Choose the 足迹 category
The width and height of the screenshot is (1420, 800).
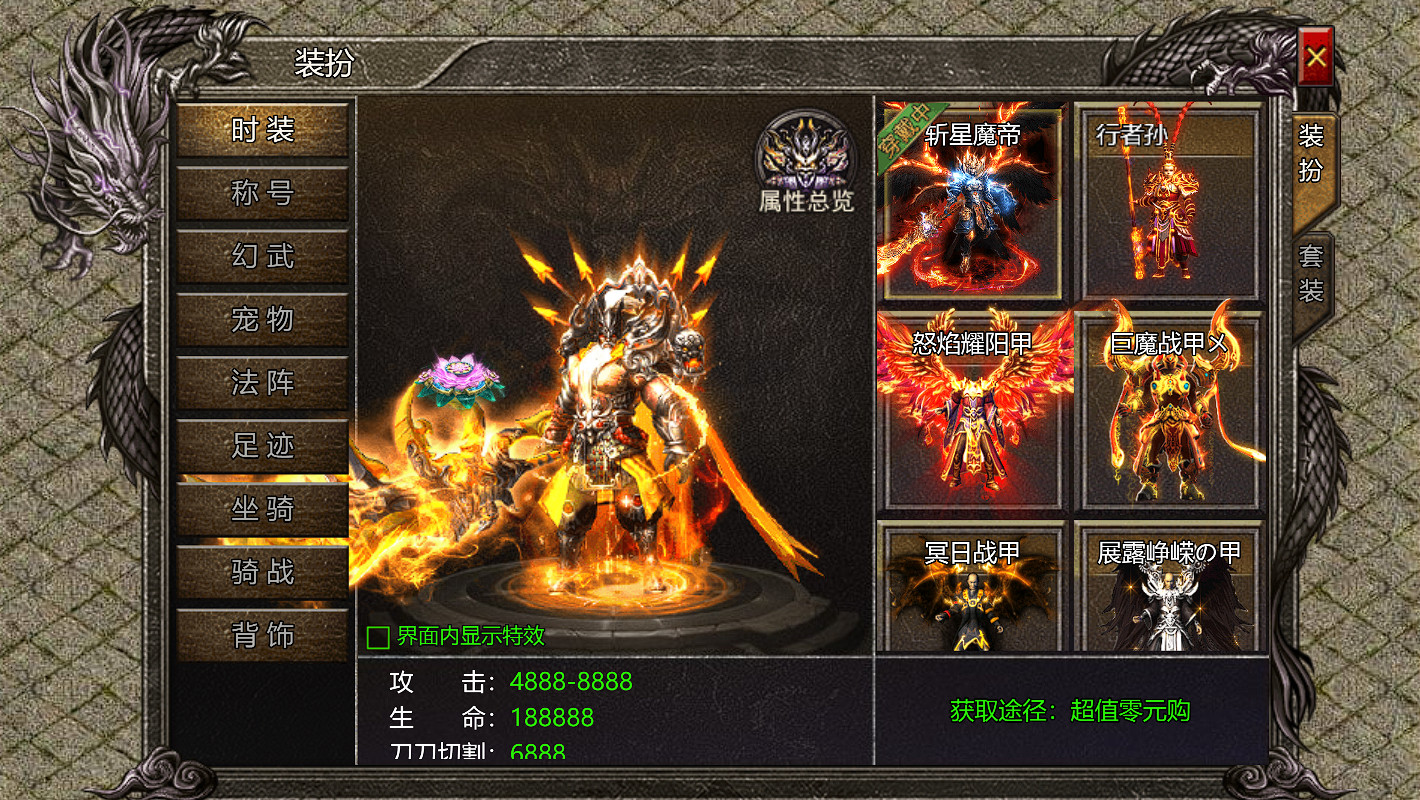(x=263, y=445)
